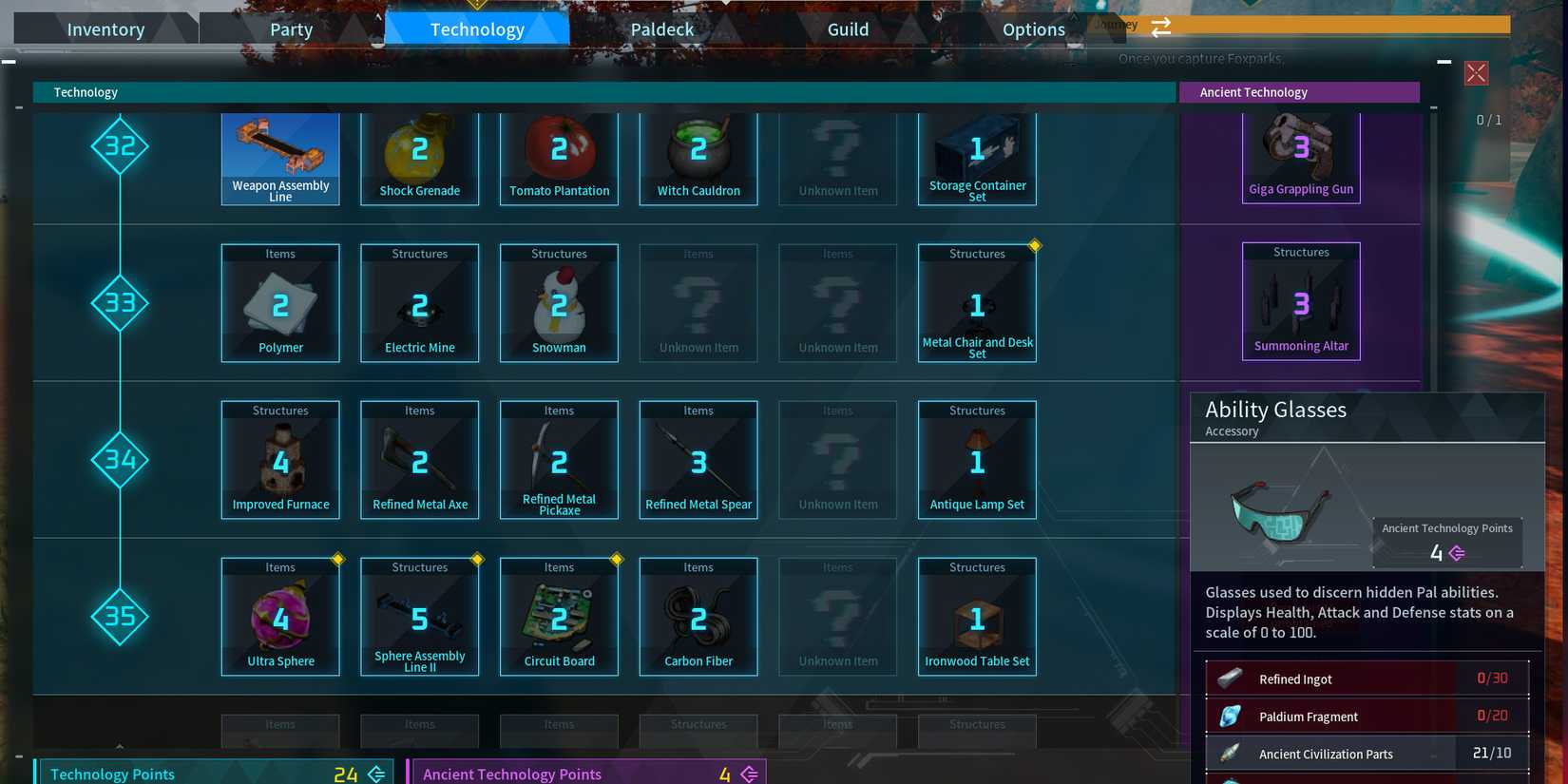
Task: Unlock the Improved Furnace technology
Action: (x=280, y=461)
